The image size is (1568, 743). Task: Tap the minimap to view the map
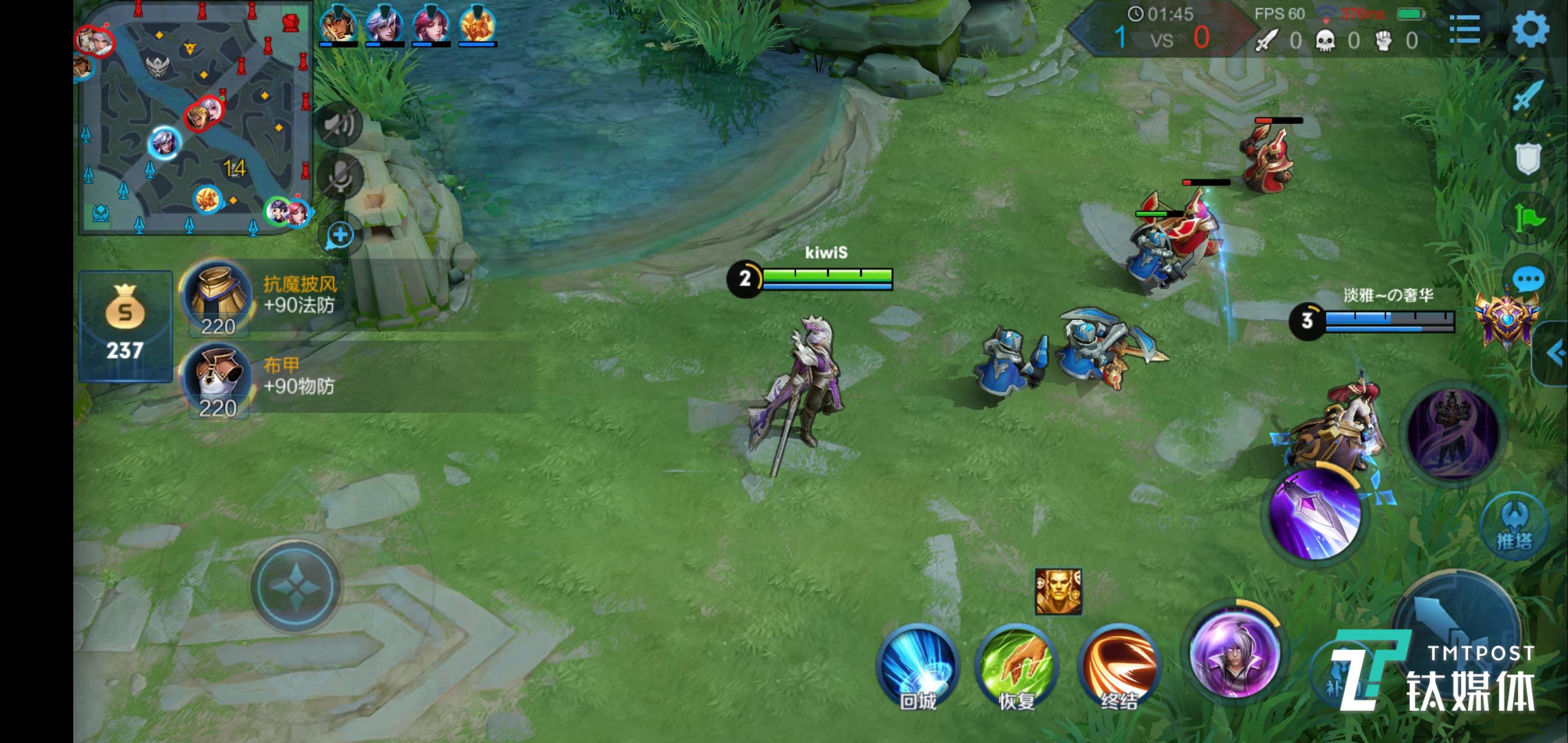[x=195, y=119]
